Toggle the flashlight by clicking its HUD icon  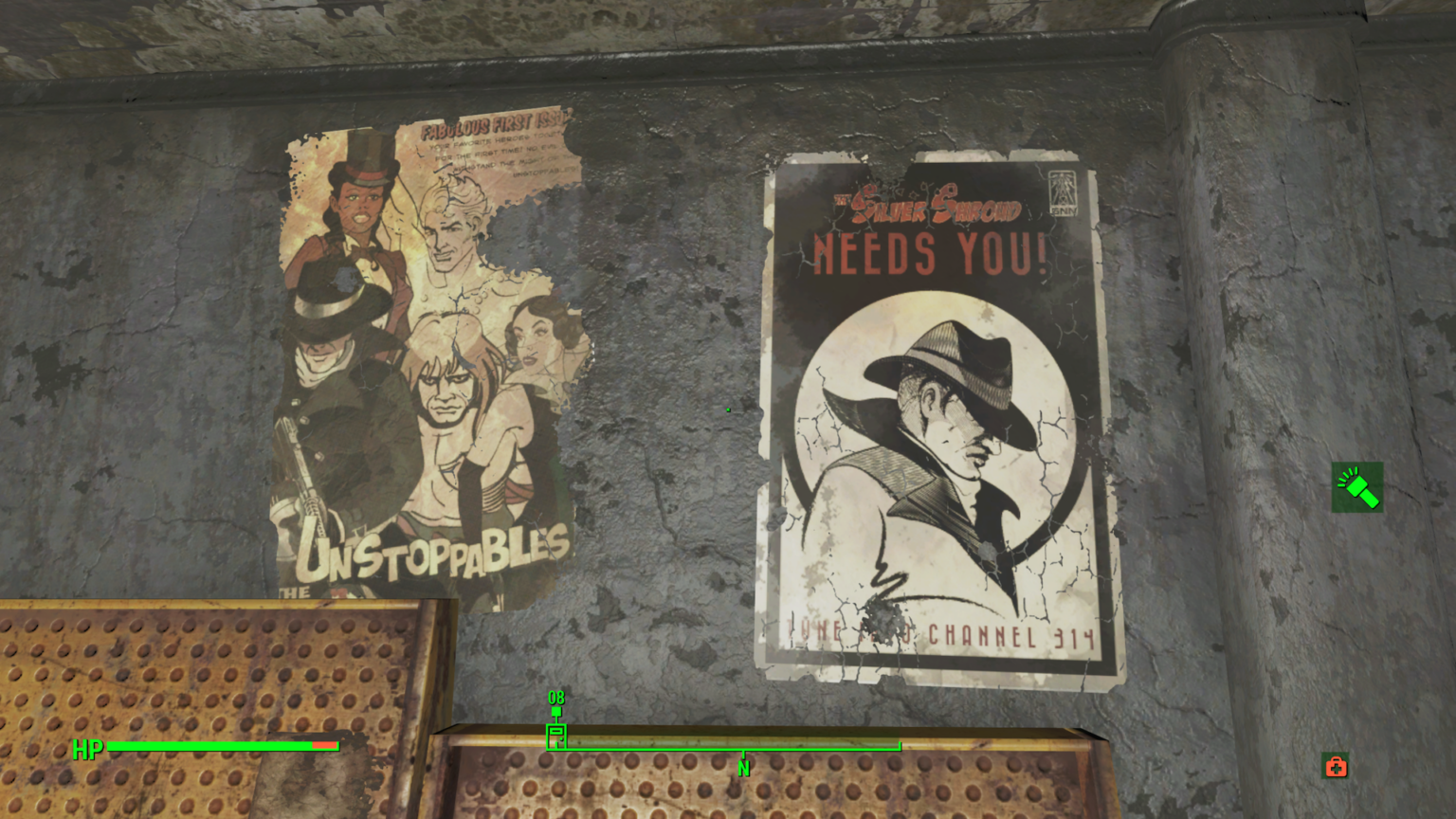(1357, 486)
